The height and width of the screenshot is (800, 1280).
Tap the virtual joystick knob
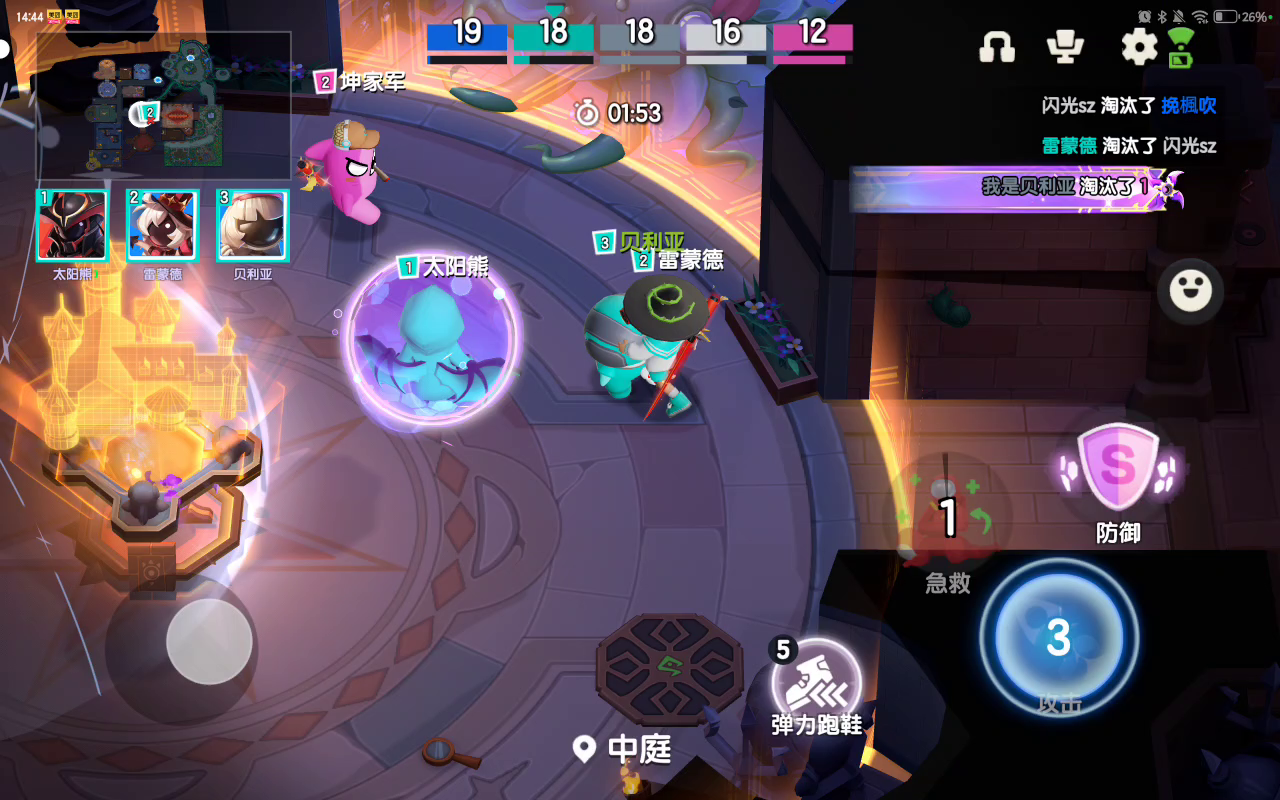click(209, 641)
